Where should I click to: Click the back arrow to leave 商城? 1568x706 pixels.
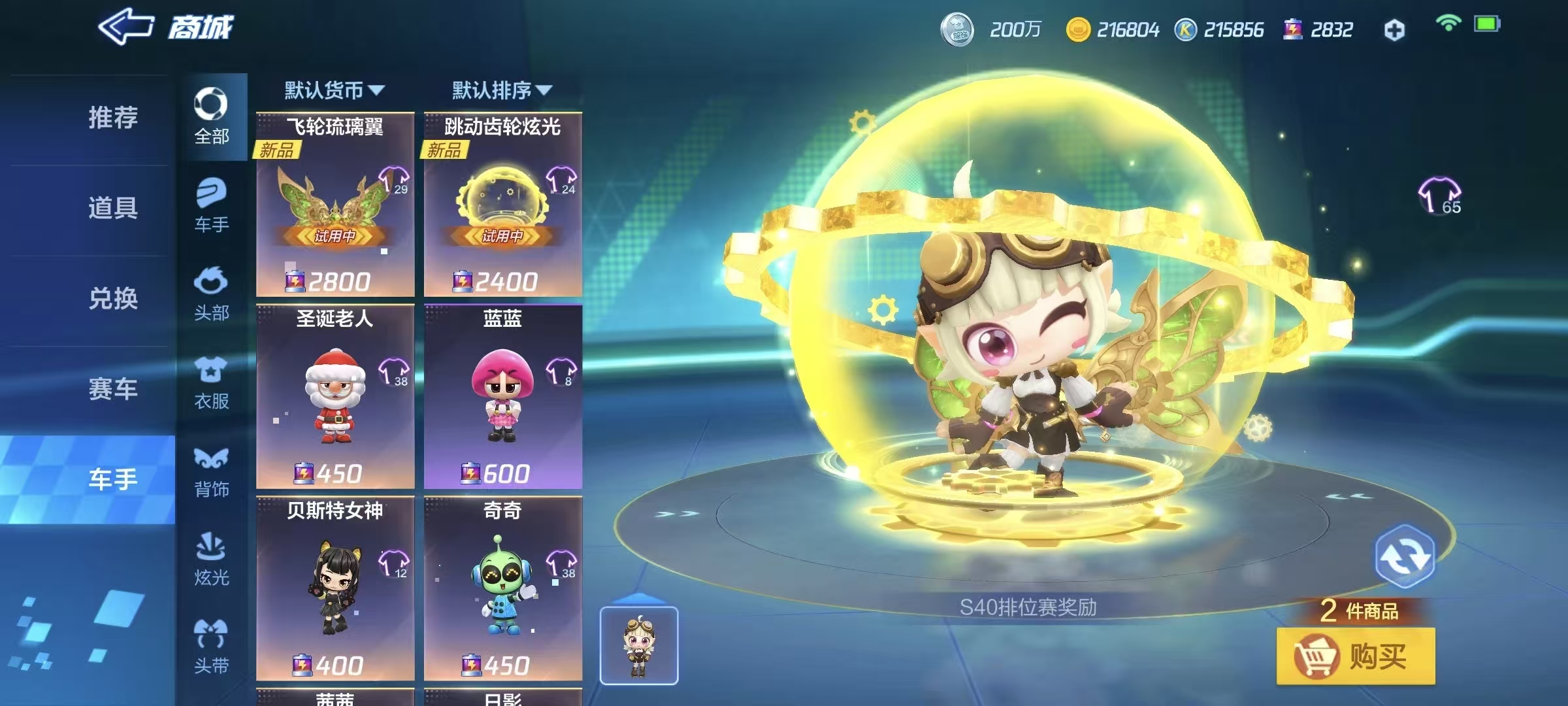(124, 26)
